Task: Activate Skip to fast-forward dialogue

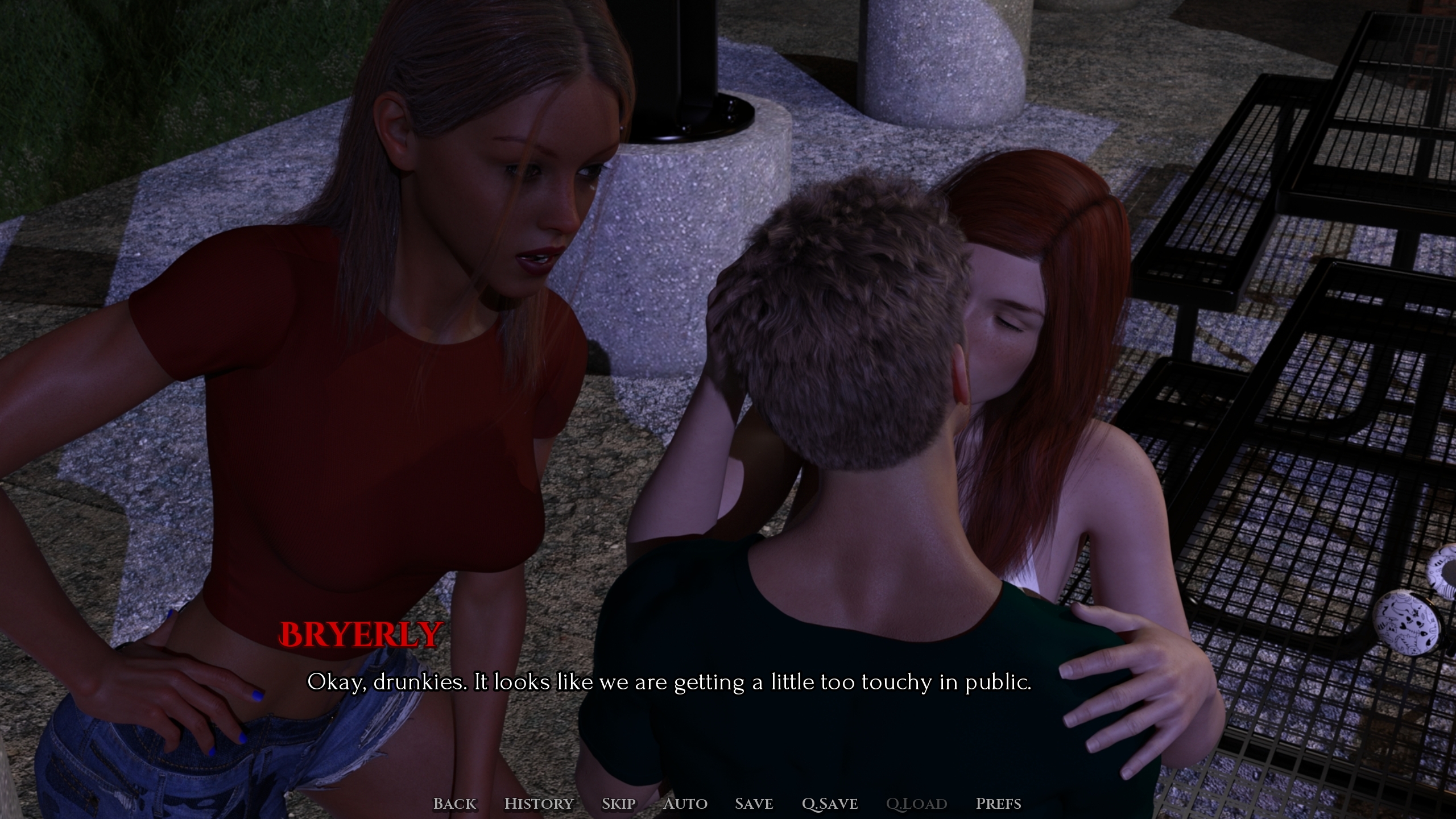Action: click(x=618, y=804)
